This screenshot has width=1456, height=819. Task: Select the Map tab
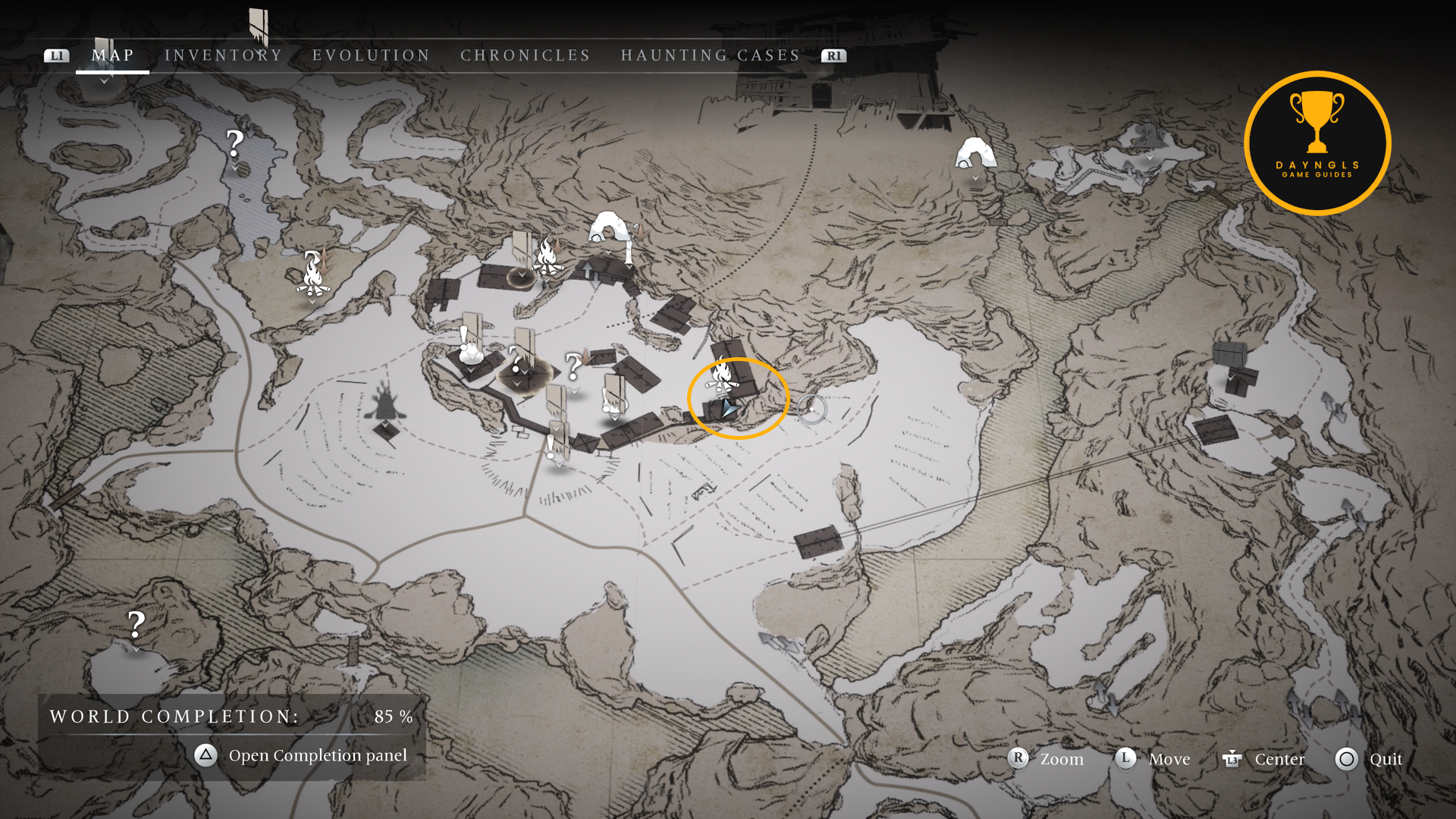click(113, 55)
